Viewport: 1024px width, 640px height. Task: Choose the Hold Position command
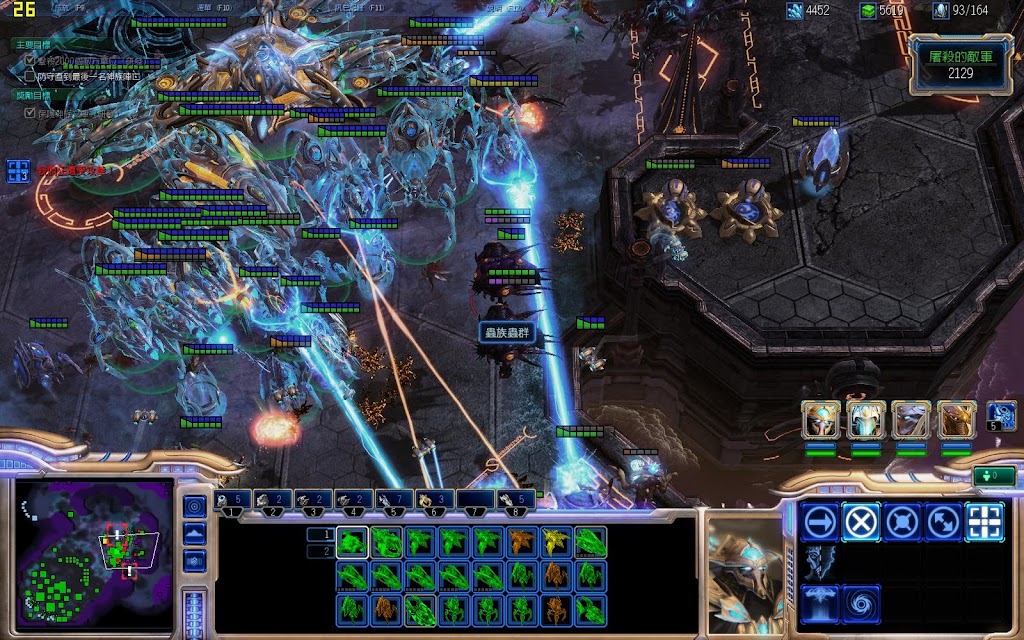(902, 521)
